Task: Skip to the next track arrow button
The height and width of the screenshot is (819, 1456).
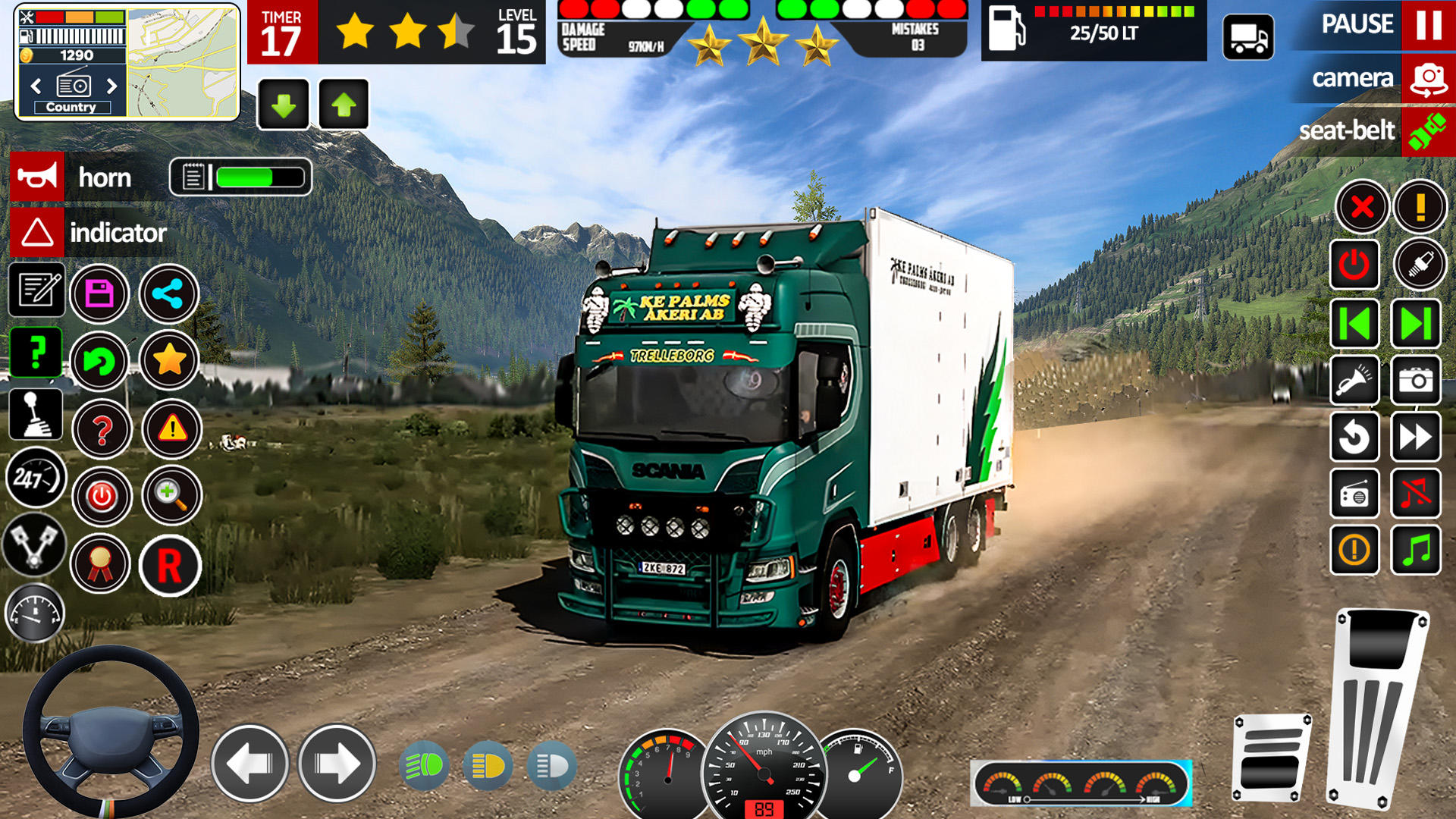Action: point(1415,324)
